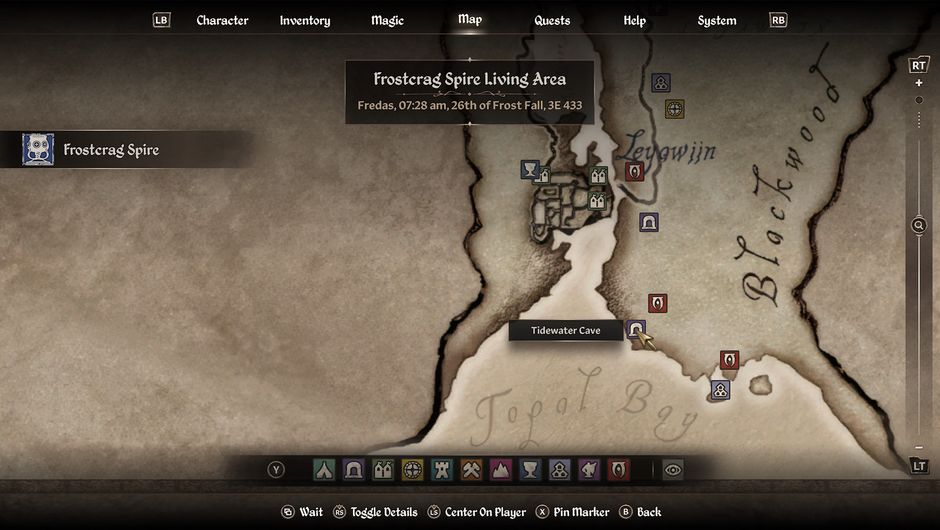Viewport: 940px width, 530px height.
Task: Toggle the crossed pickaxes mine filter
Action: pos(471,469)
